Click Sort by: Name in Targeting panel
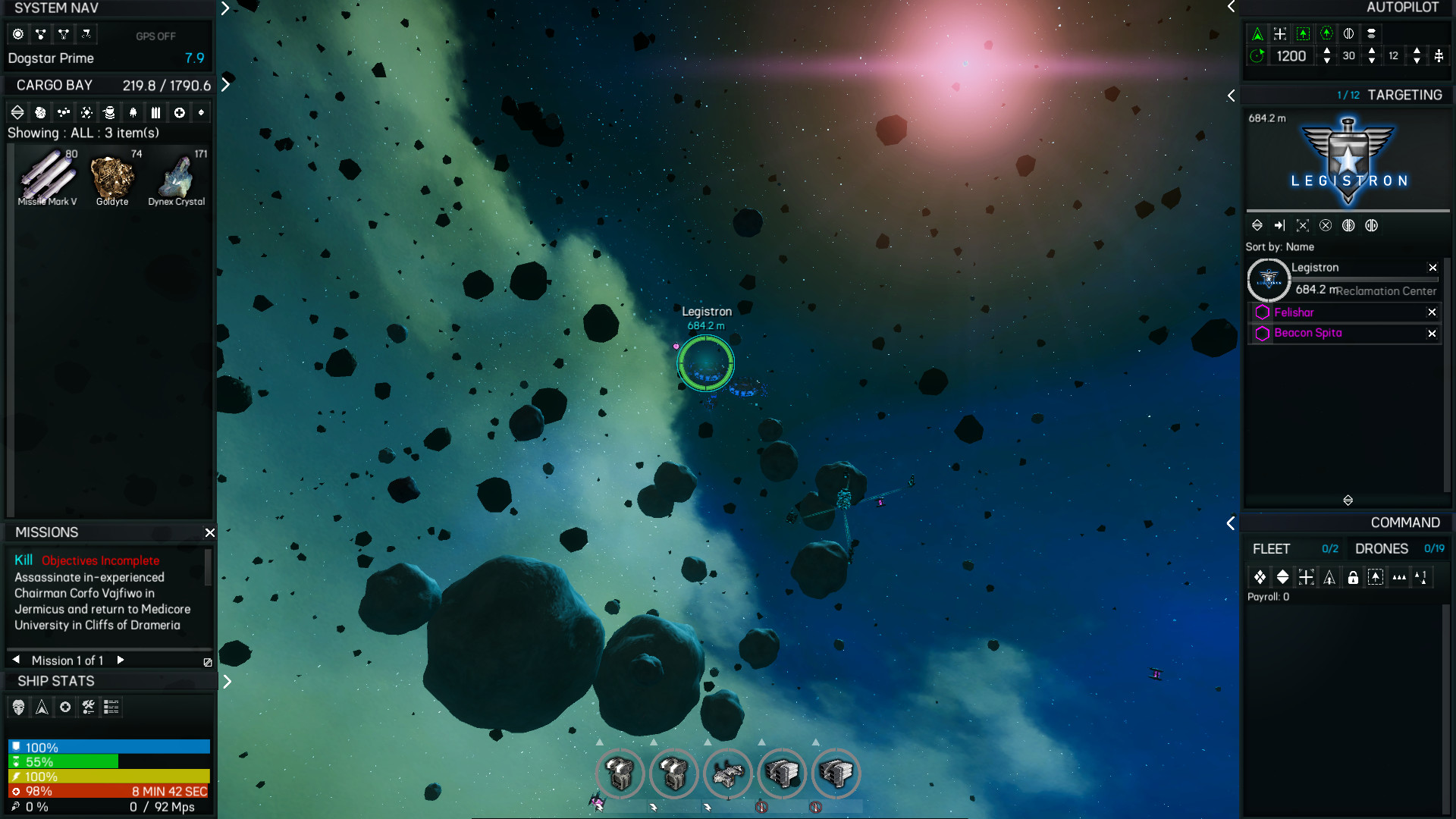Viewport: 1456px width, 819px height. point(1279,246)
